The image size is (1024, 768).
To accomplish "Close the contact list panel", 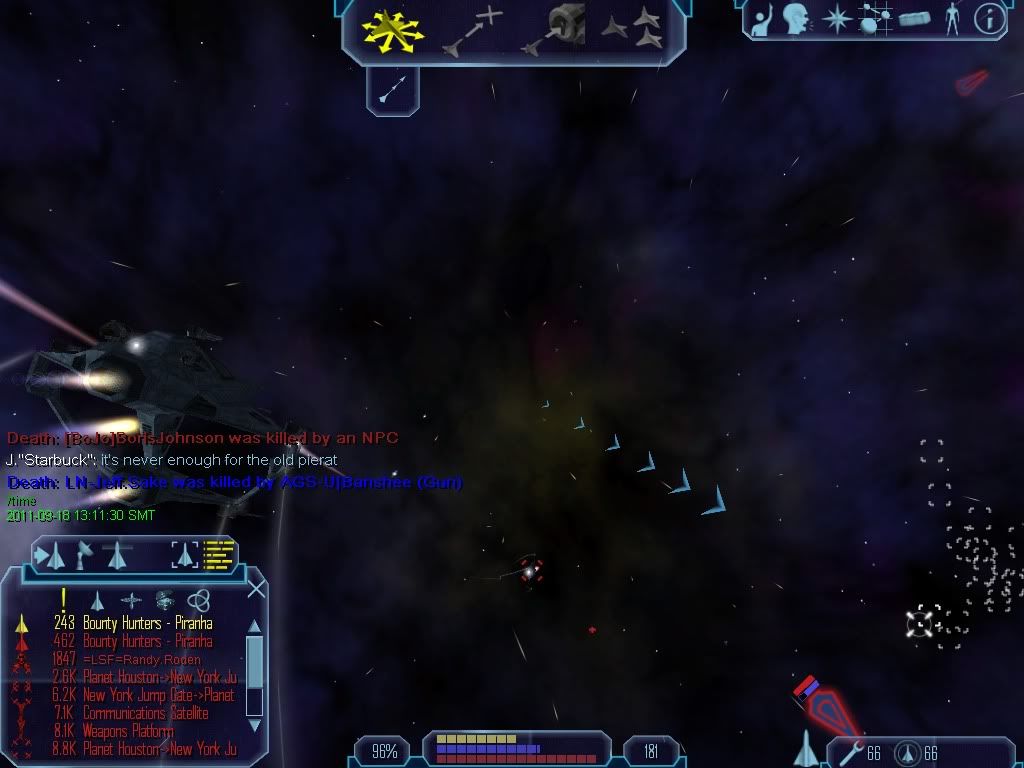I will coord(256,589).
